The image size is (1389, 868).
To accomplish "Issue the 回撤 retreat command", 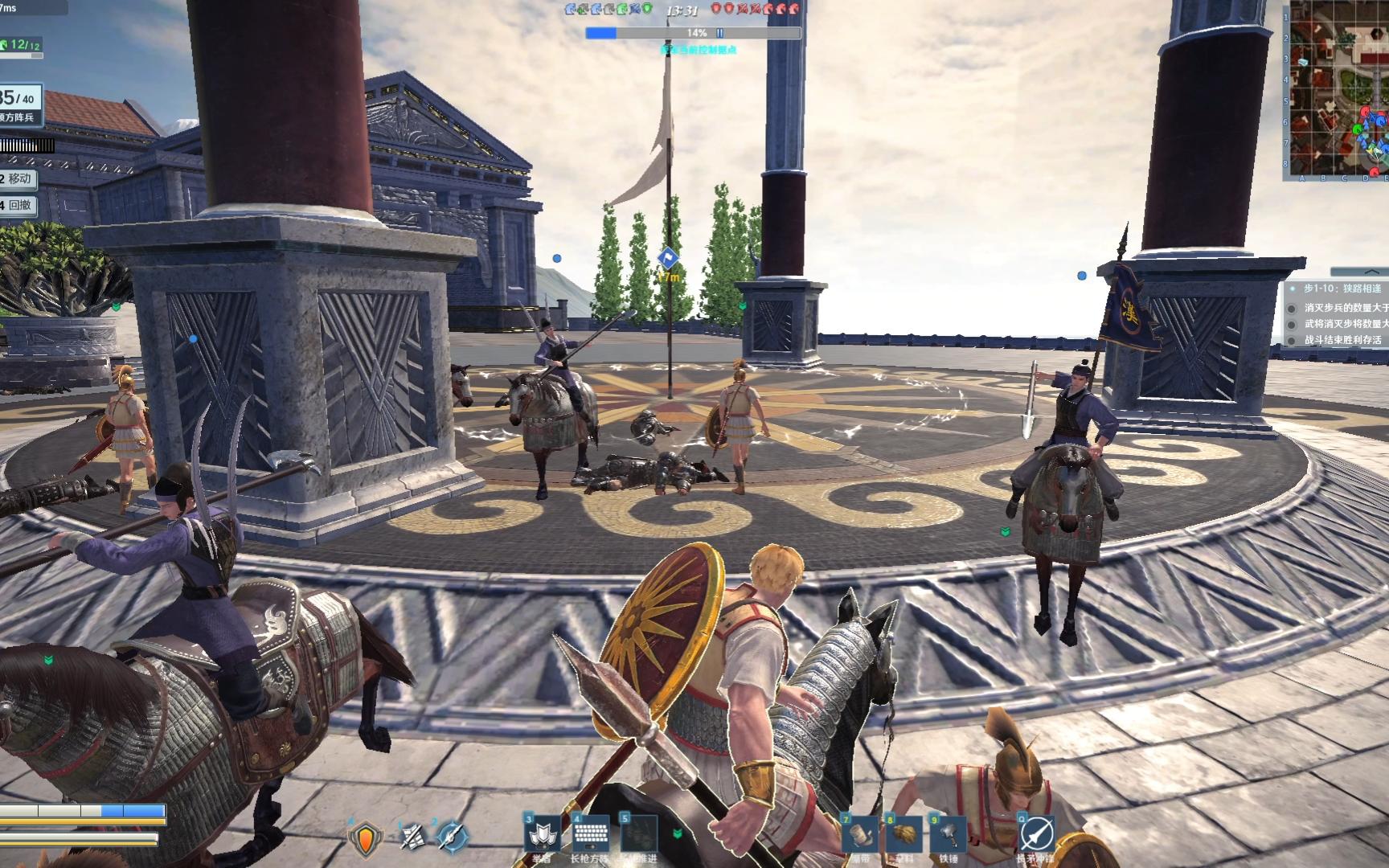I will point(18,205).
